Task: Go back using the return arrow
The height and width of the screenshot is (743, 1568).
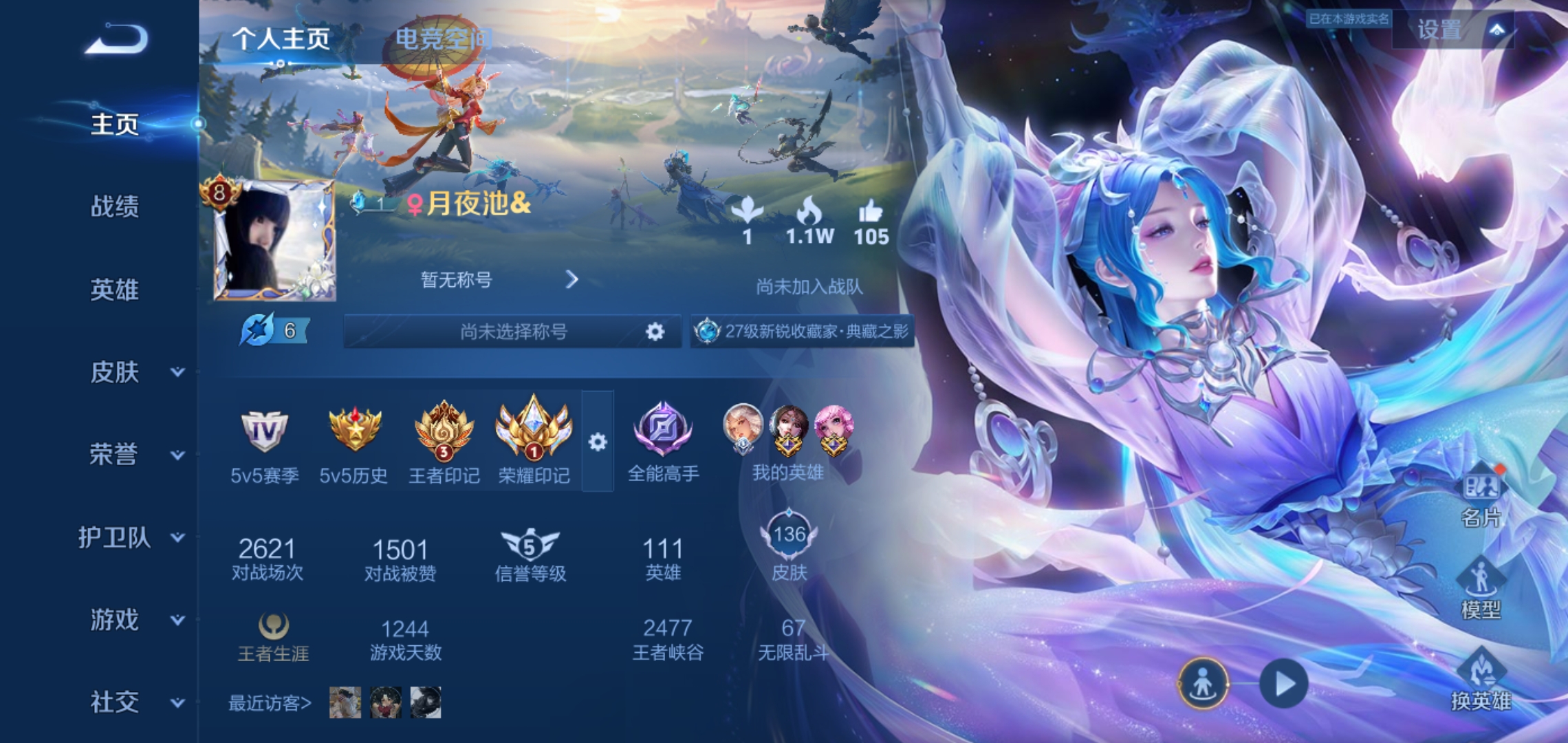Action: 117,39
